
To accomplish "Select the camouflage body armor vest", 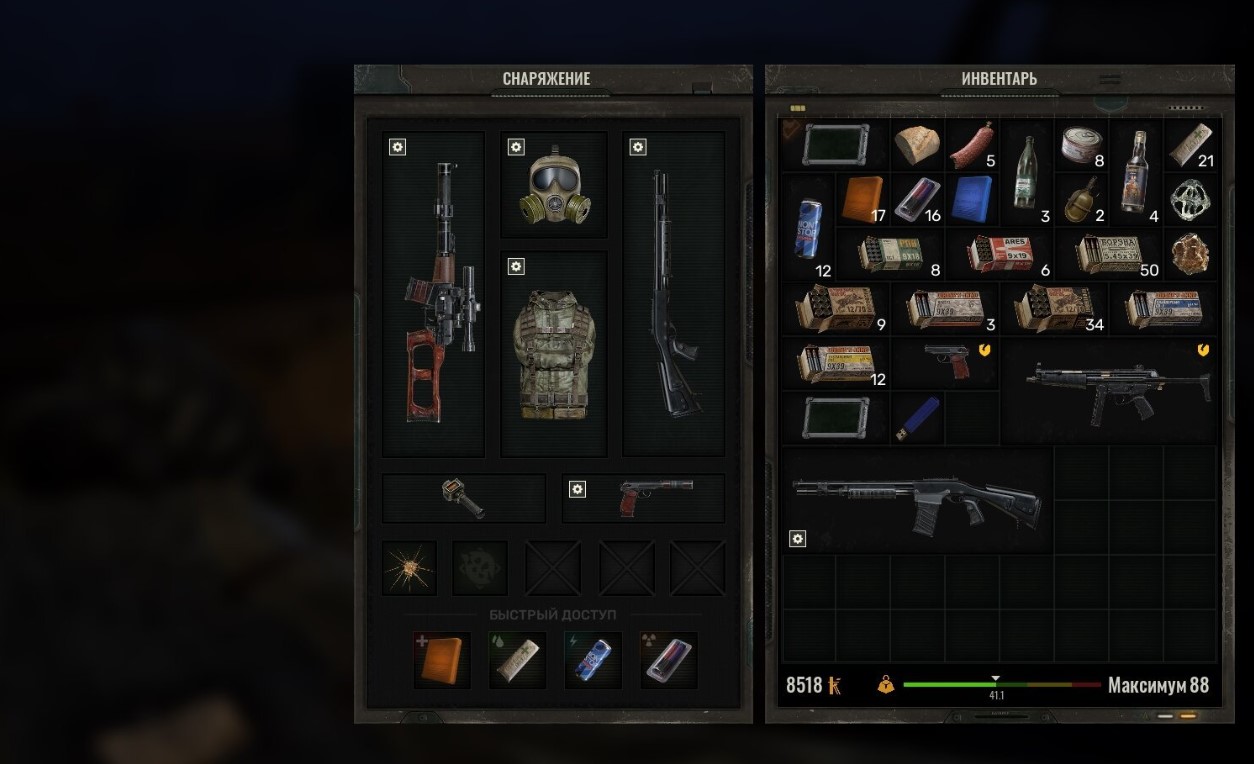I will click(x=553, y=354).
